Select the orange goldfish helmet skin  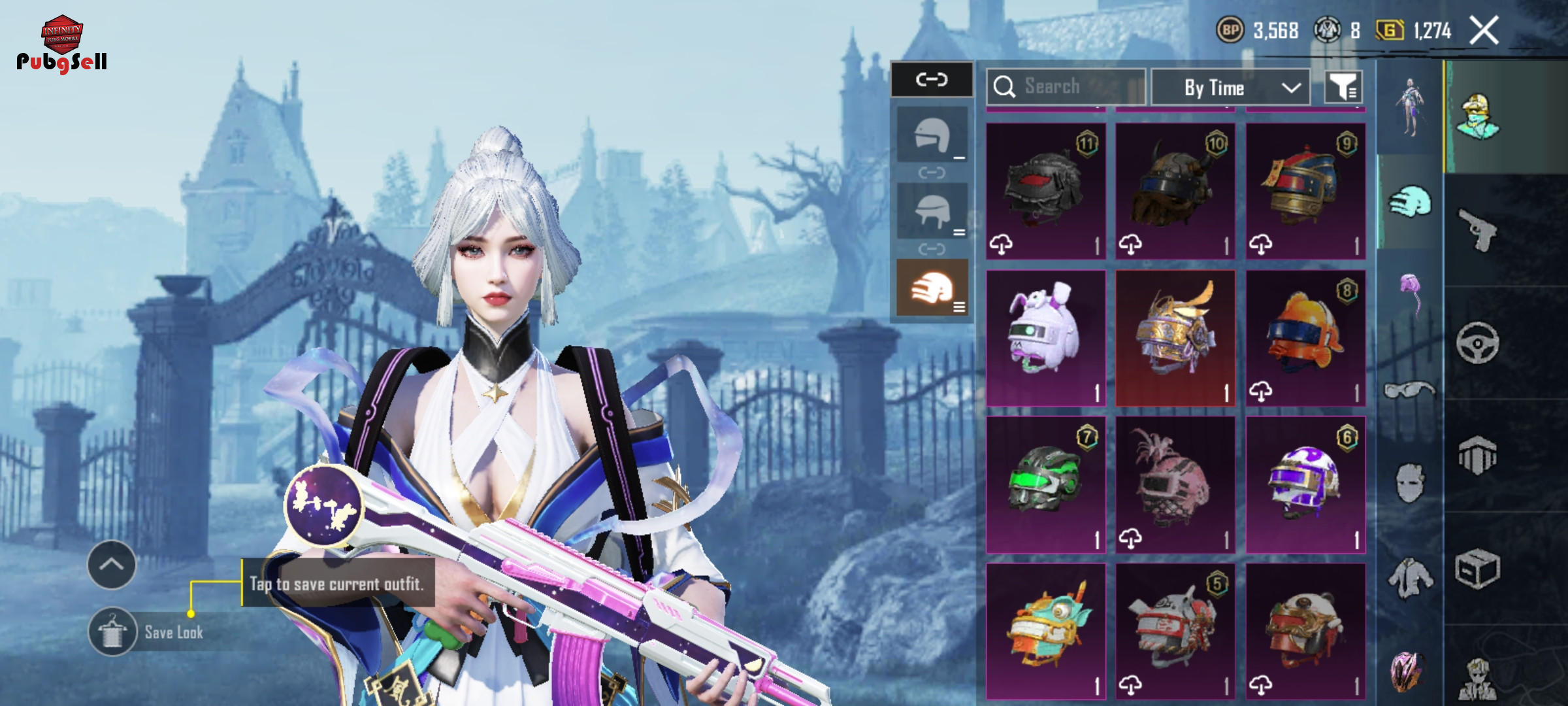1305,338
